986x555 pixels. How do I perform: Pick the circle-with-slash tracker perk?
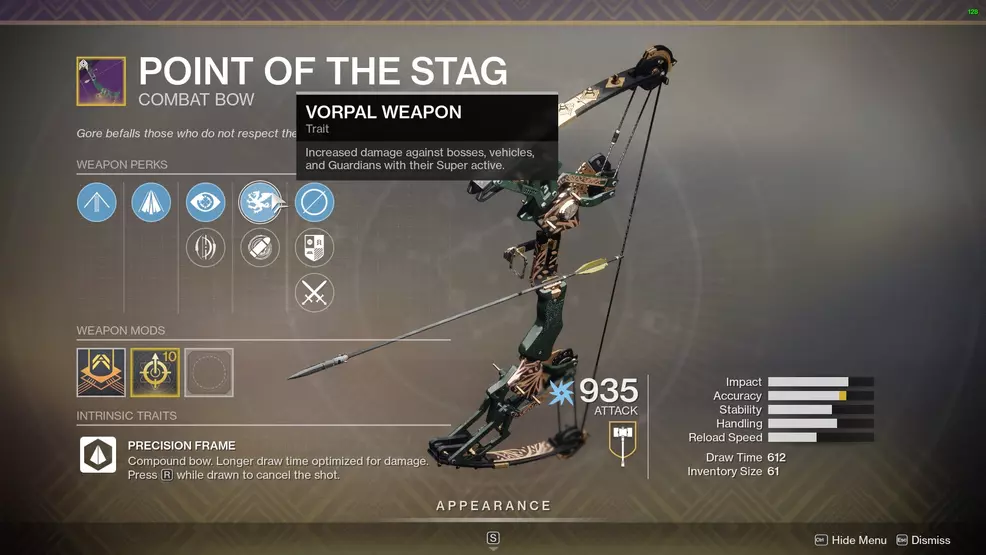pos(314,203)
